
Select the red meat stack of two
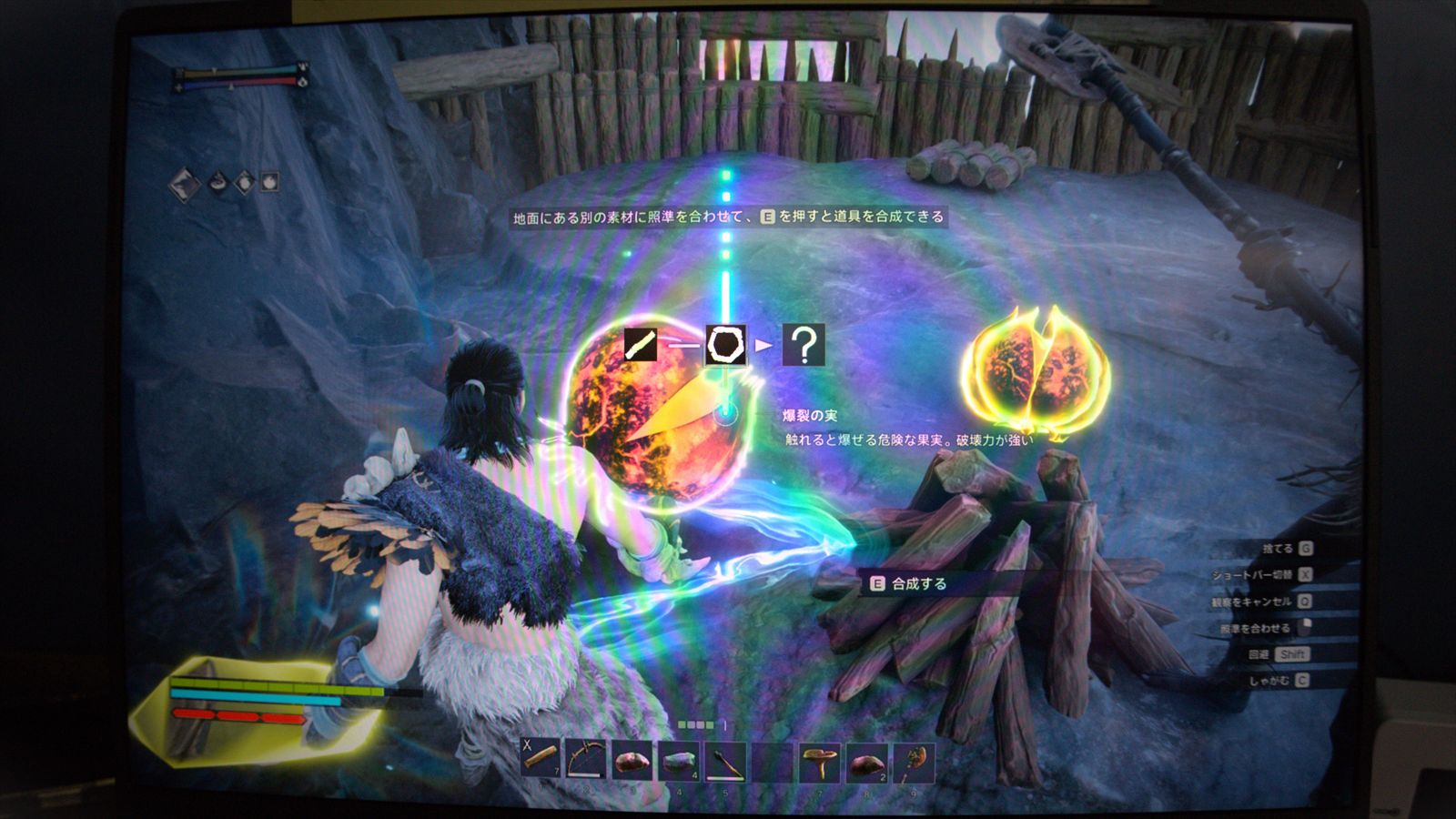tap(866, 762)
